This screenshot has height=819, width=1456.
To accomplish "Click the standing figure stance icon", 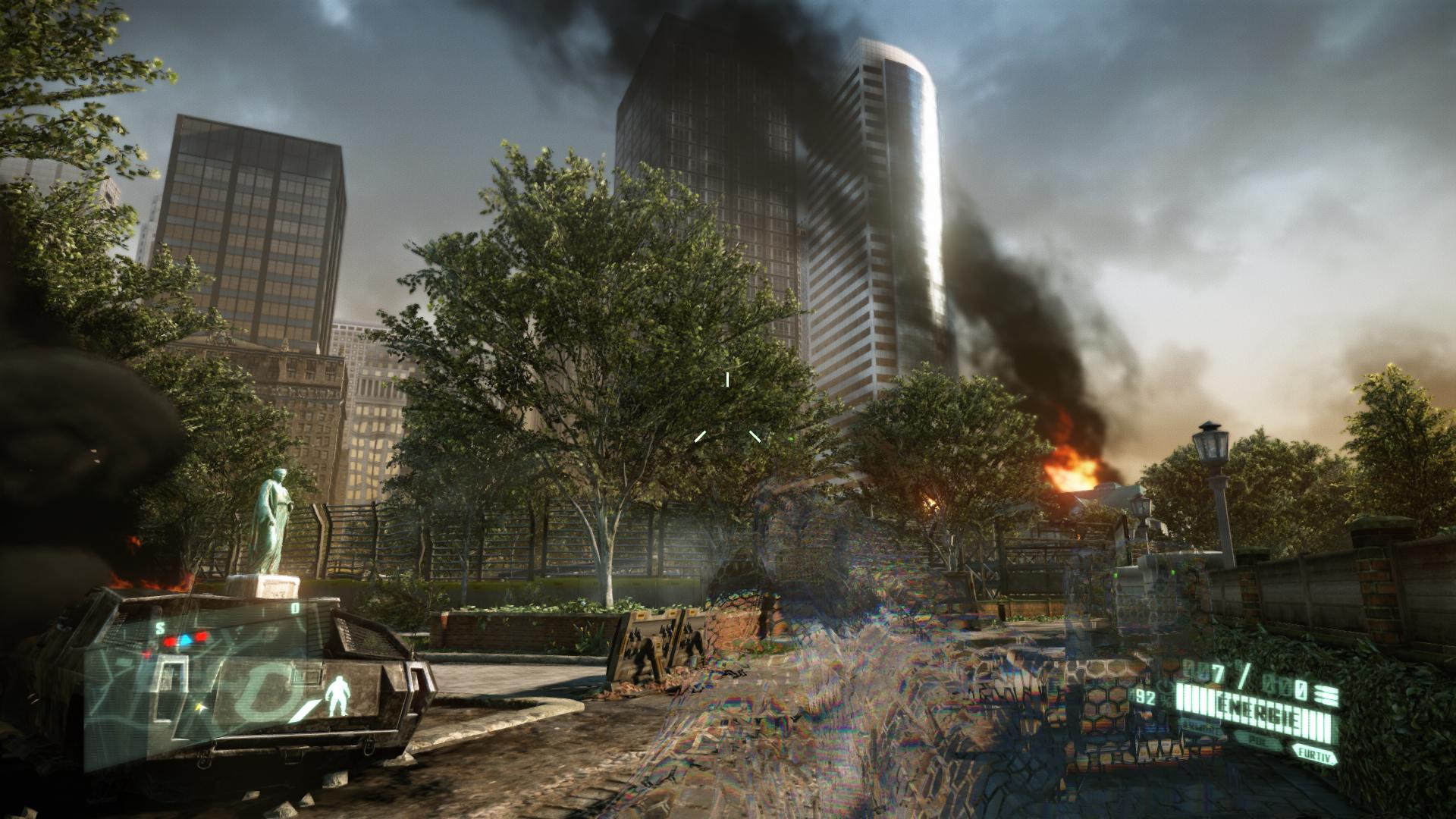I will tap(337, 695).
